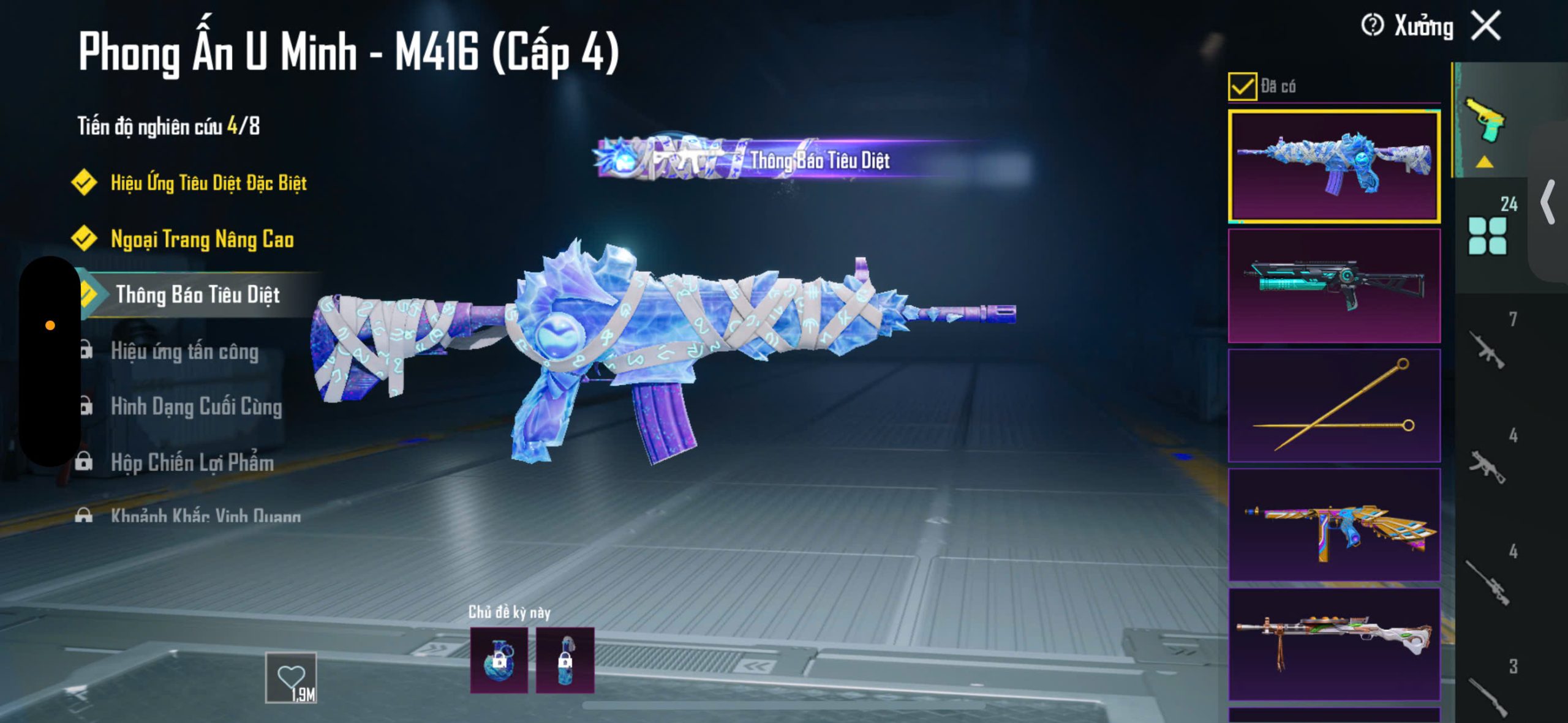
Task: Select the white and copper machine gun skin
Action: tap(1334, 643)
